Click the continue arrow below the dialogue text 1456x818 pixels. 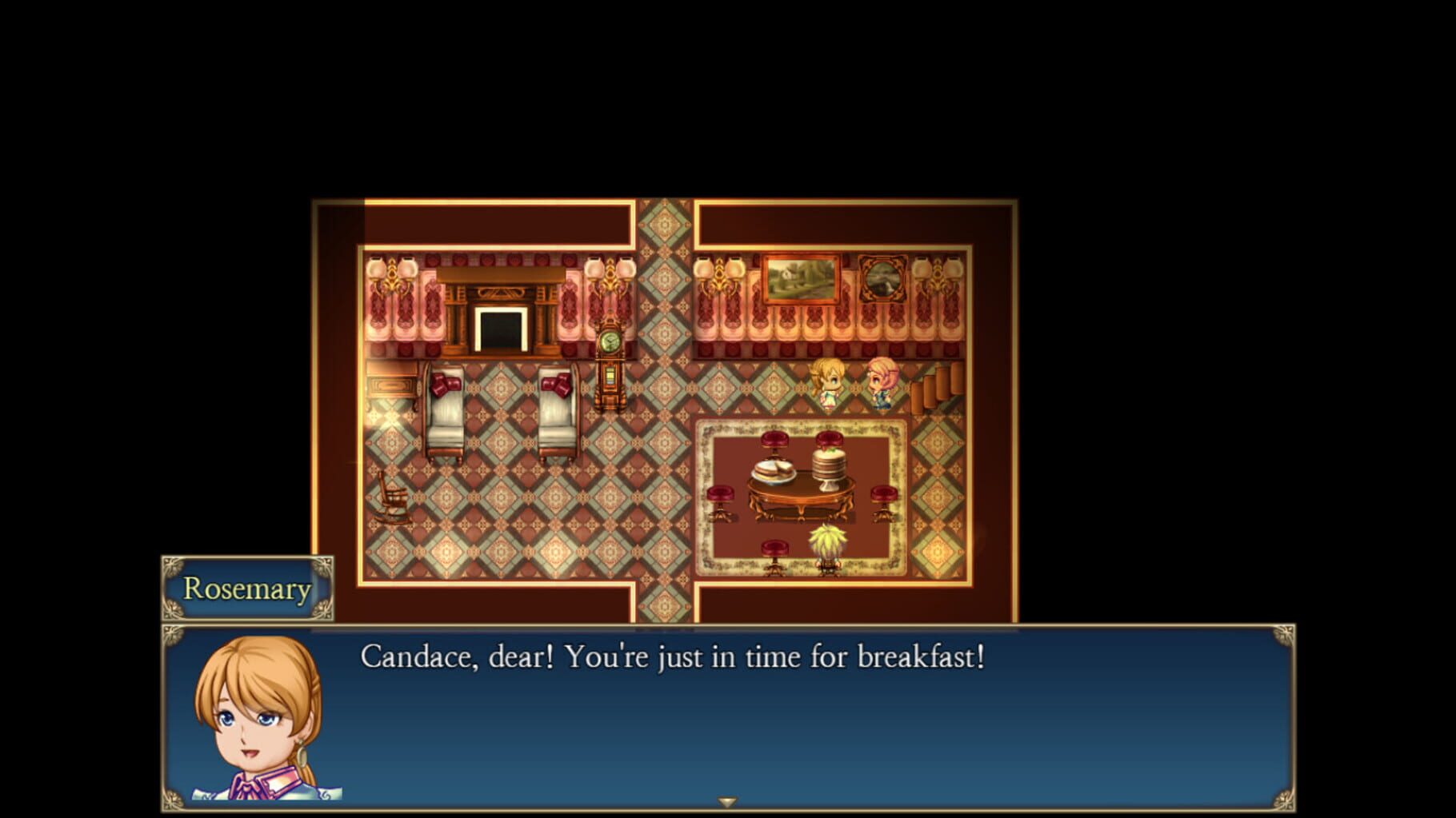coord(729,801)
